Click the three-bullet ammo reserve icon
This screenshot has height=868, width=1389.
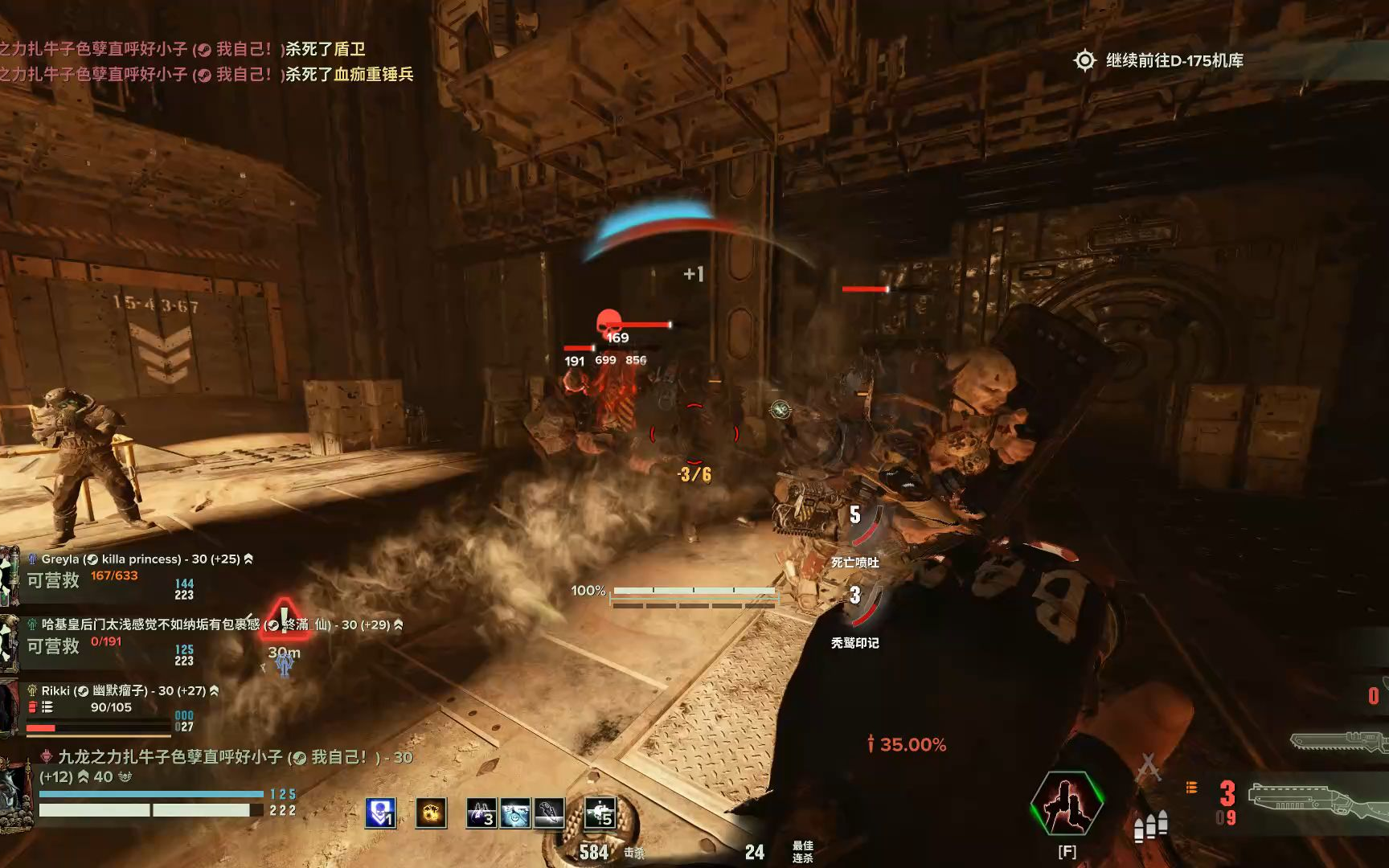click(1150, 825)
